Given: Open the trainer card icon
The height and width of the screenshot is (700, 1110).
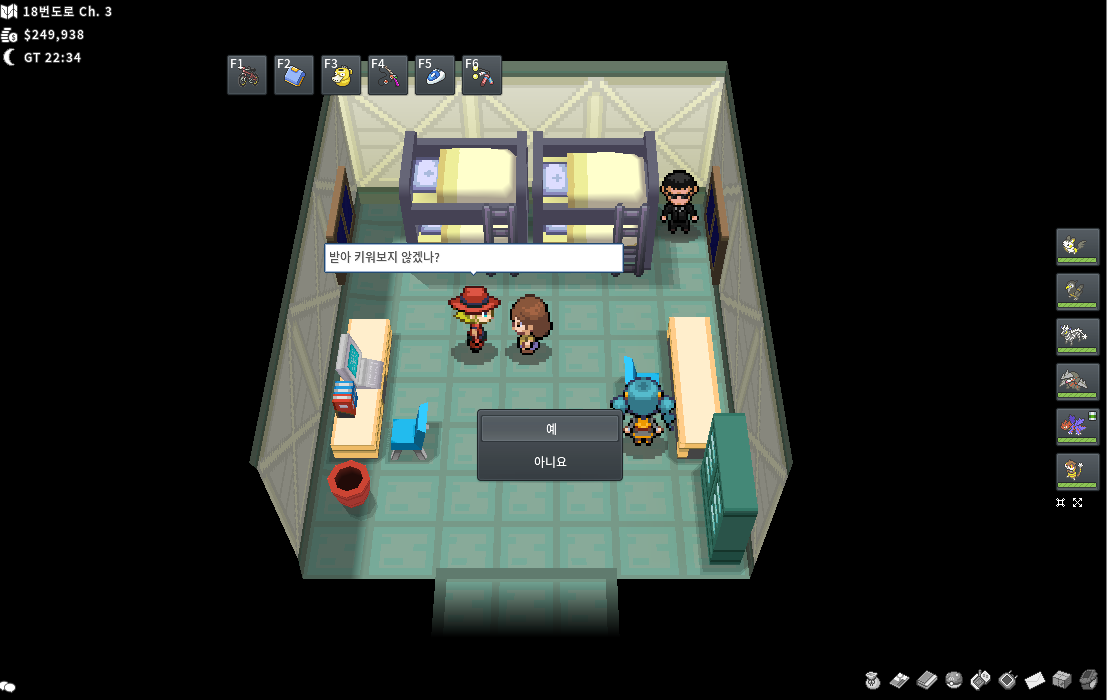Looking at the screenshot, I should click(900, 680).
